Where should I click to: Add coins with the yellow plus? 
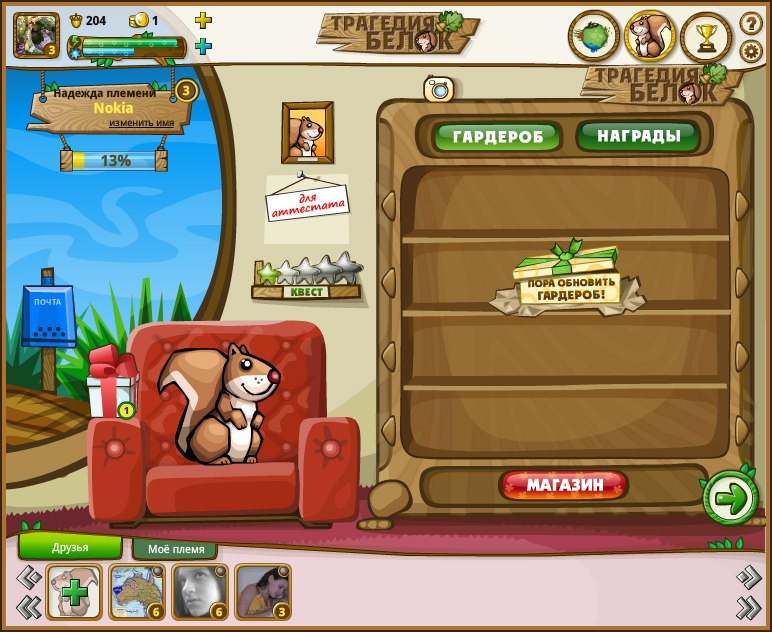click(x=203, y=20)
